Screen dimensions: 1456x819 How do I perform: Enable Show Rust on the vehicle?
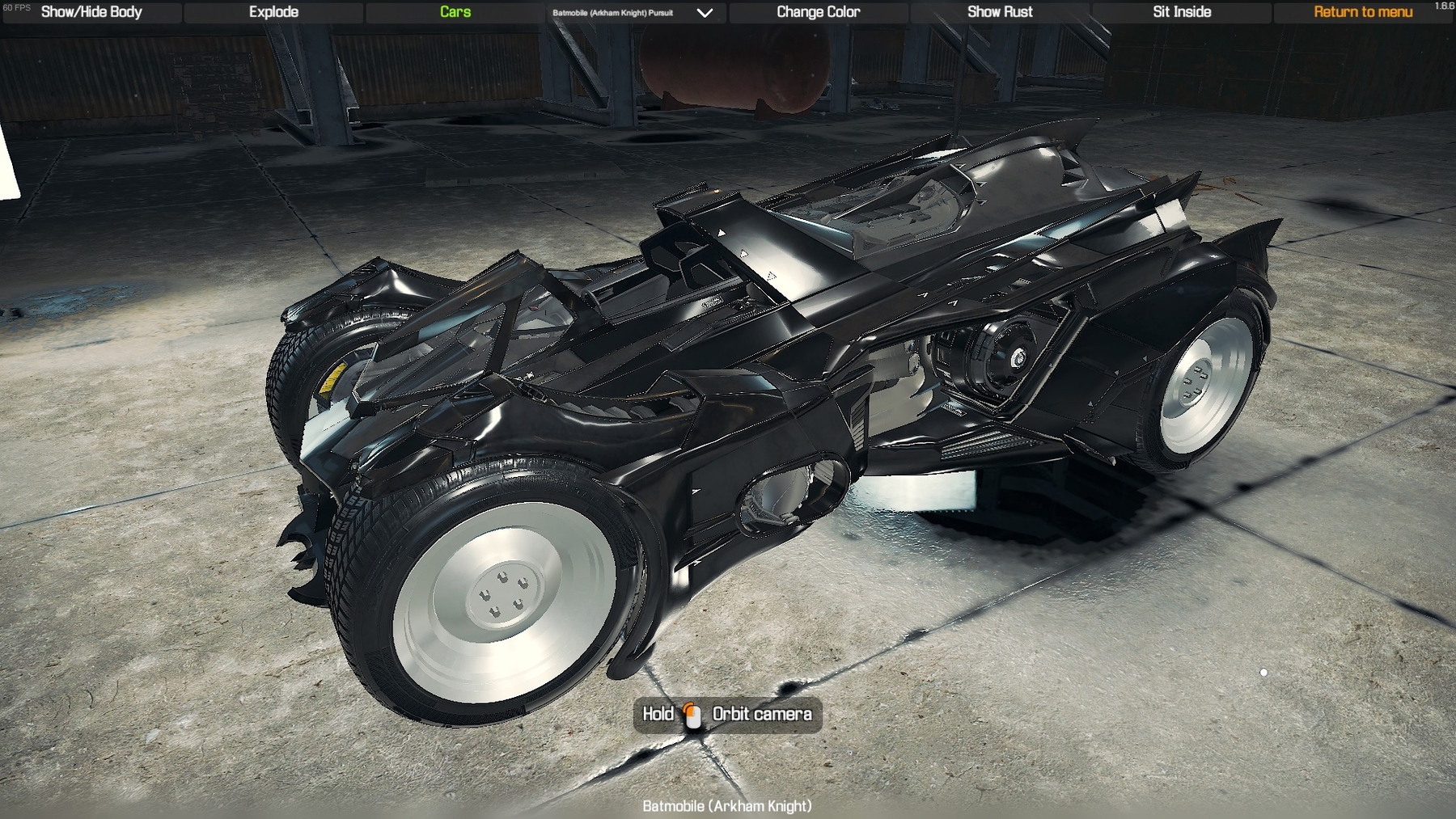pos(999,12)
